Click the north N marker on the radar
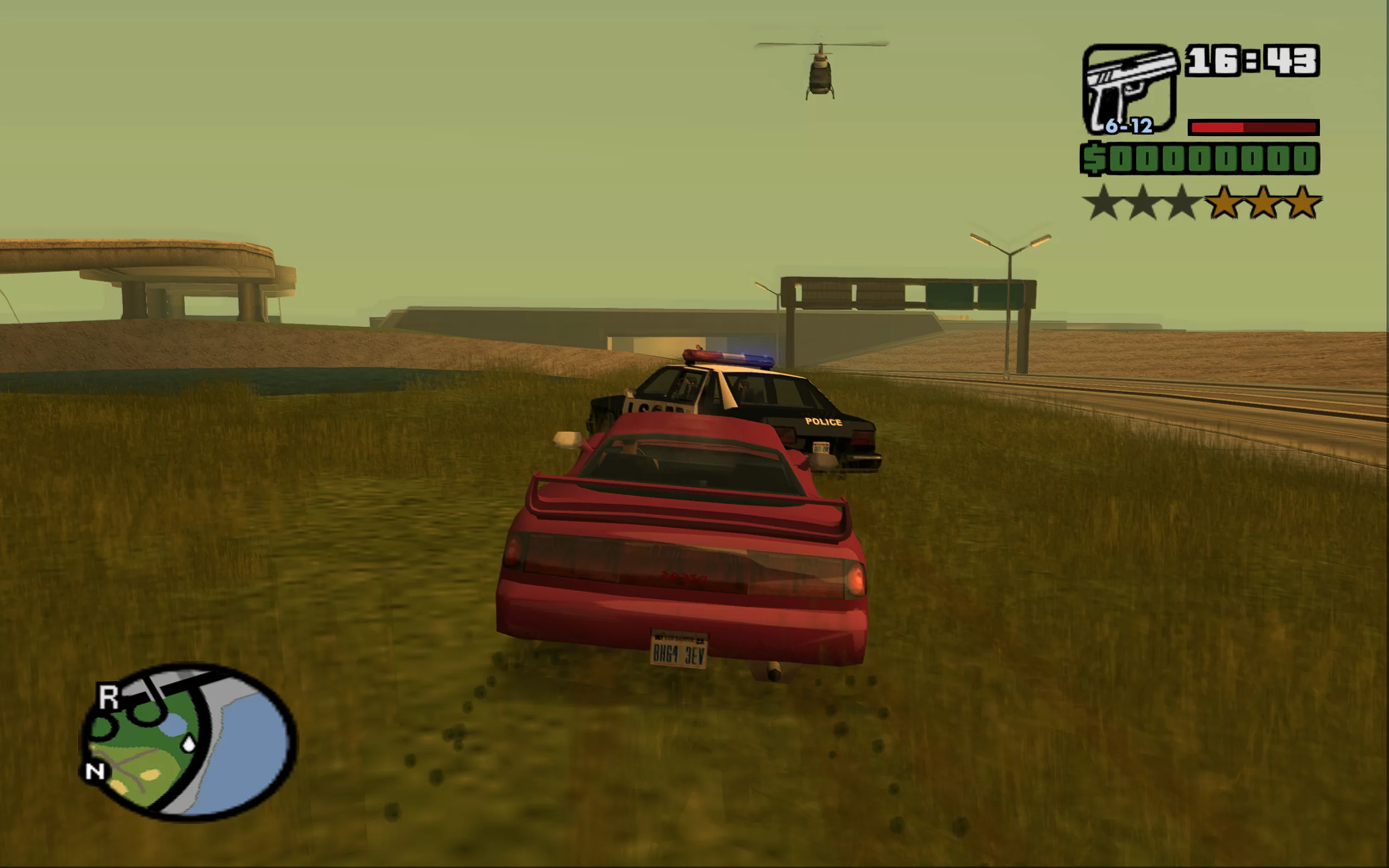Image resolution: width=1389 pixels, height=868 pixels. [95, 771]
